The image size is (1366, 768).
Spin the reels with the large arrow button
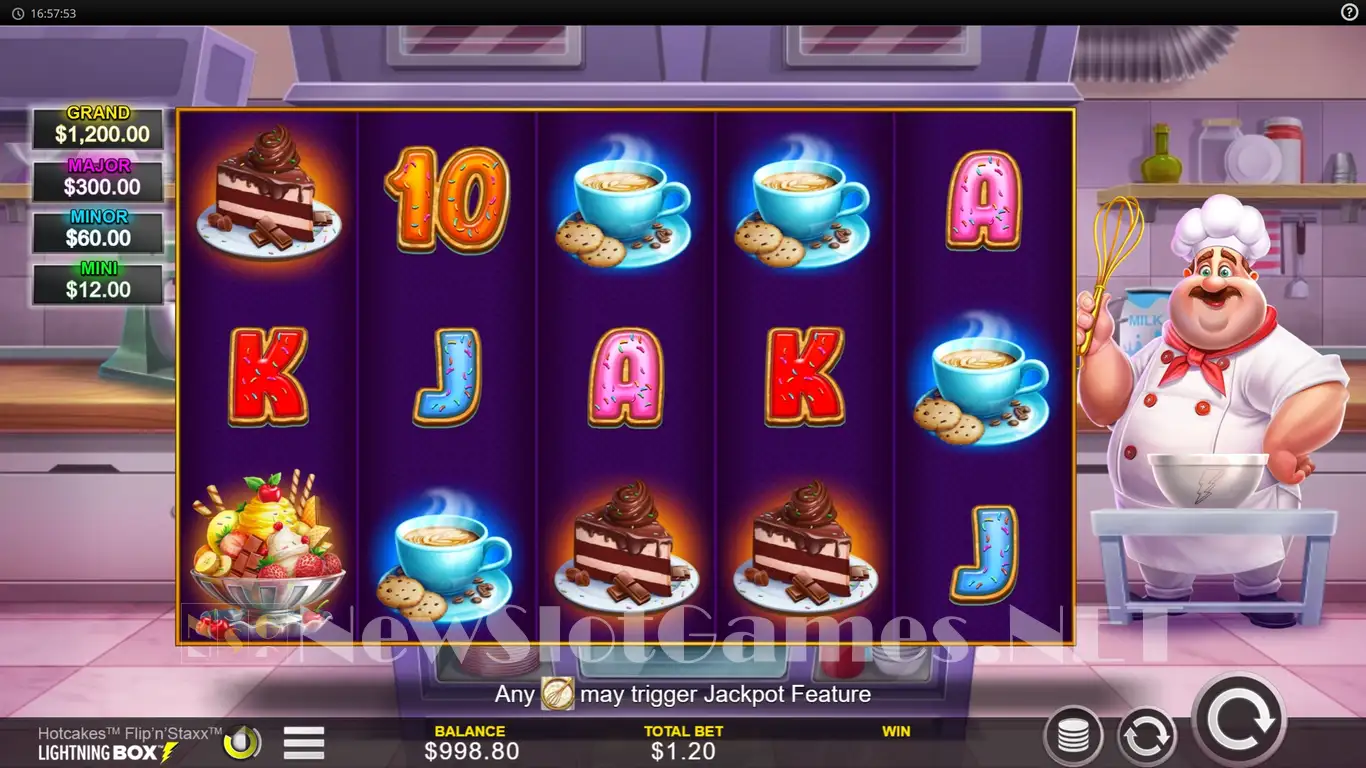1239,719
